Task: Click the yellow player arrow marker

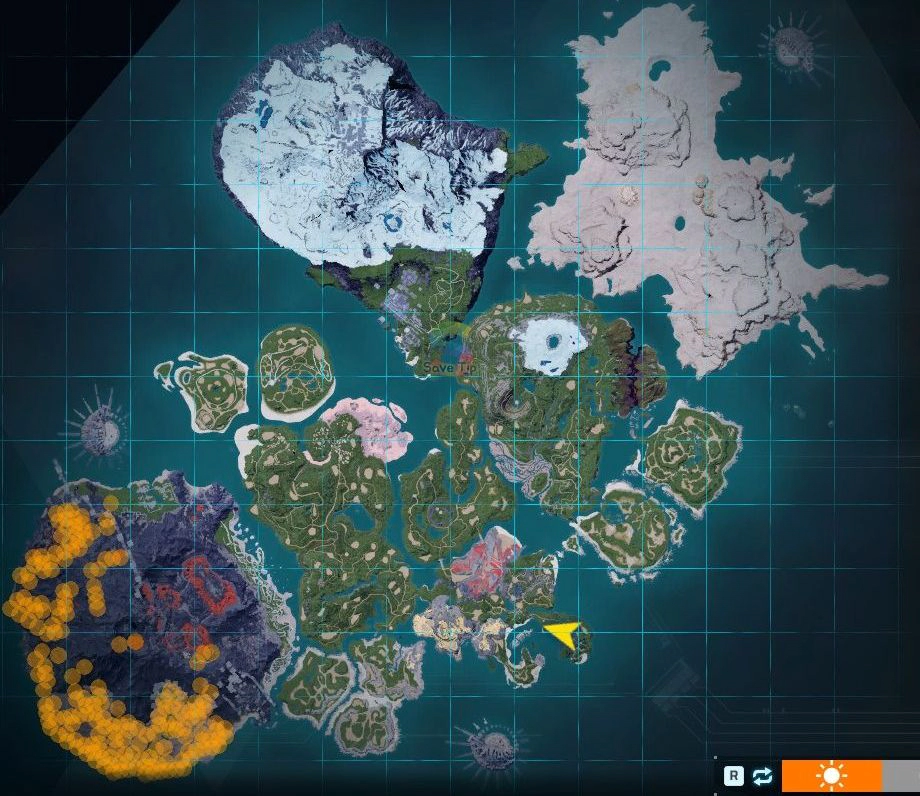Action: (x=563, y=633)
